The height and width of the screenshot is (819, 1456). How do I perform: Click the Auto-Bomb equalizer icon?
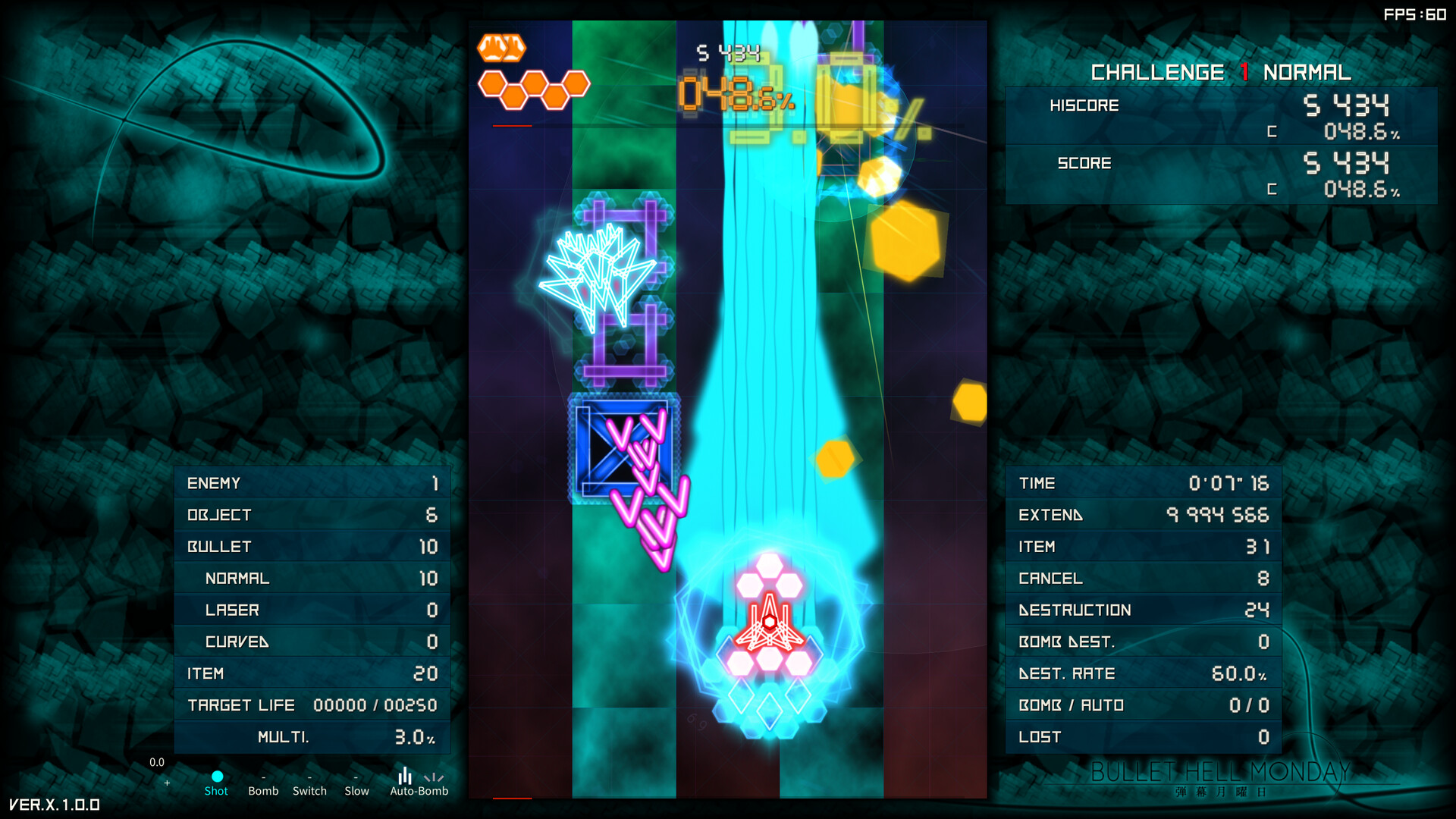click(406, 777)
